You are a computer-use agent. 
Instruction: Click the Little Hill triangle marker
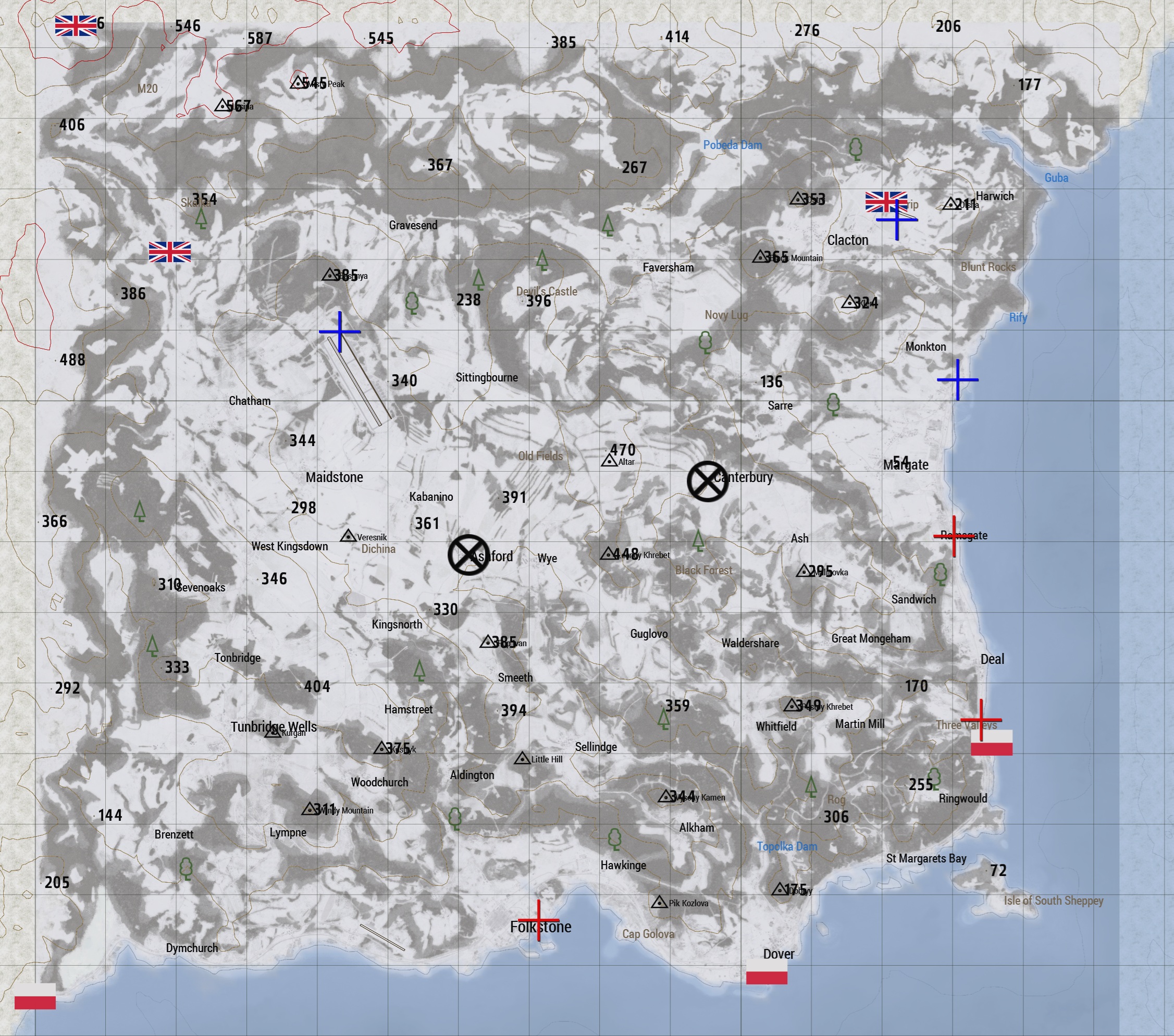click(522, 758)
